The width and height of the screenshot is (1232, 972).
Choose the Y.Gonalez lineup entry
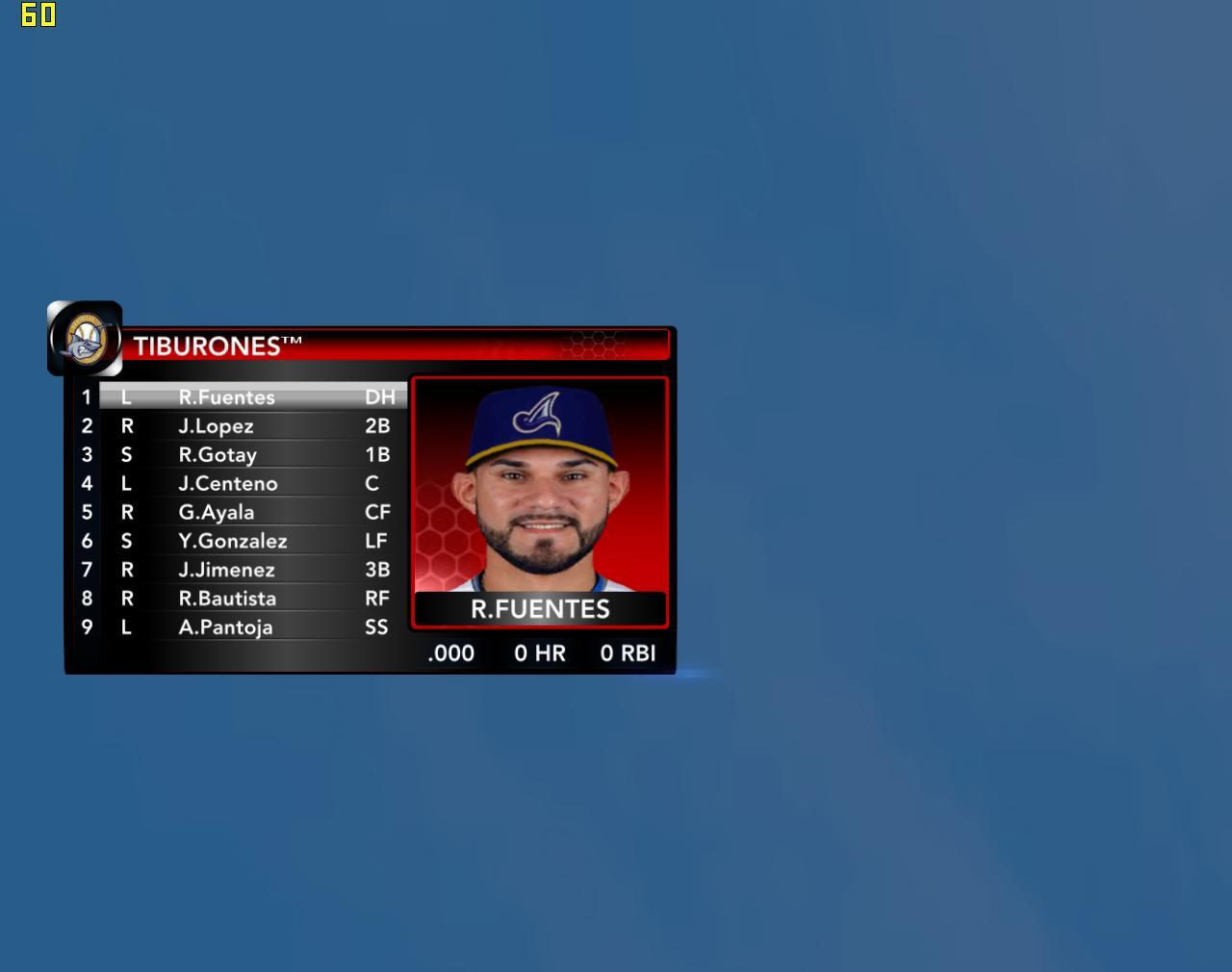[233, 541]
